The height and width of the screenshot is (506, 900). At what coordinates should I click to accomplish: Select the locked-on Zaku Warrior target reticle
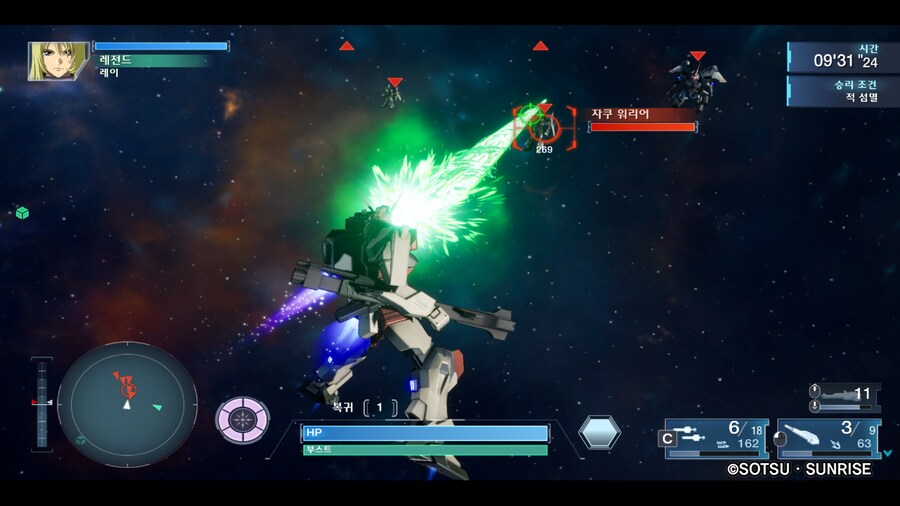point(544,127)
